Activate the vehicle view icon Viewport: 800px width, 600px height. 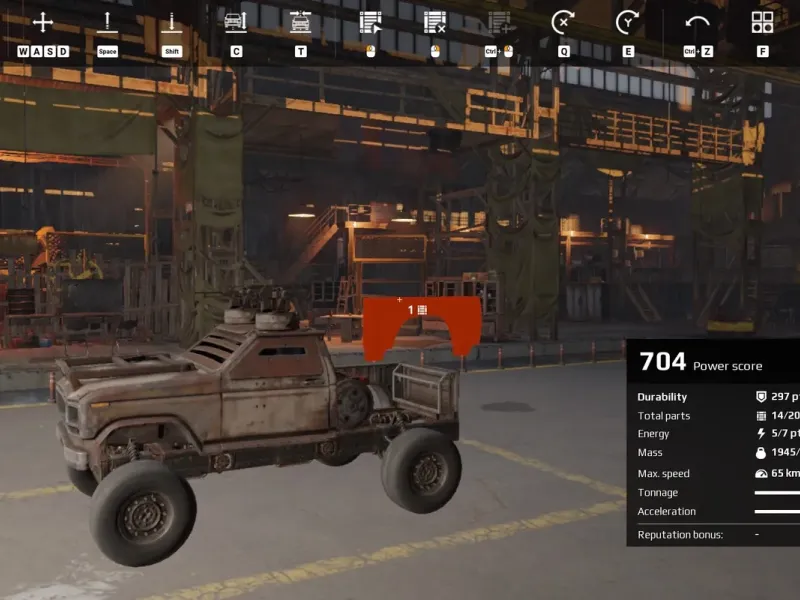tap(235, 22)
